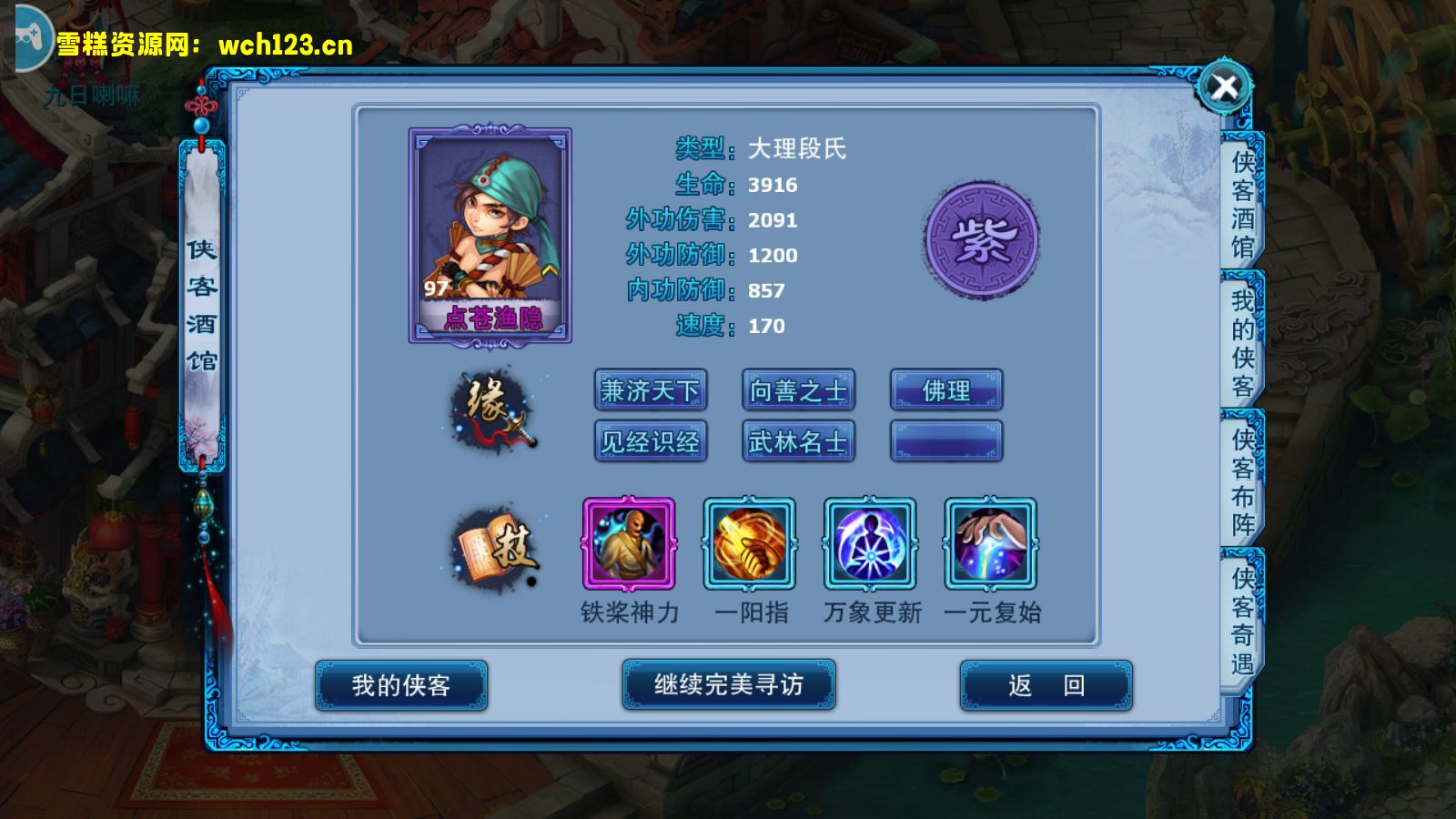Toggle the 佛理 trait

pyautogui.click(x=946, y=389)
